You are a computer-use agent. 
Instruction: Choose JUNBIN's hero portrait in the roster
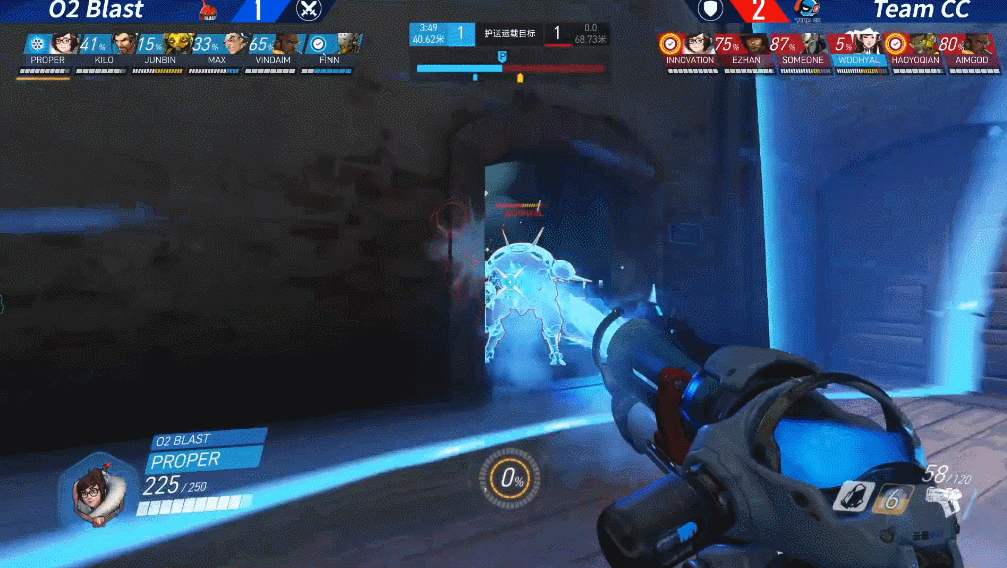[179, 44]
